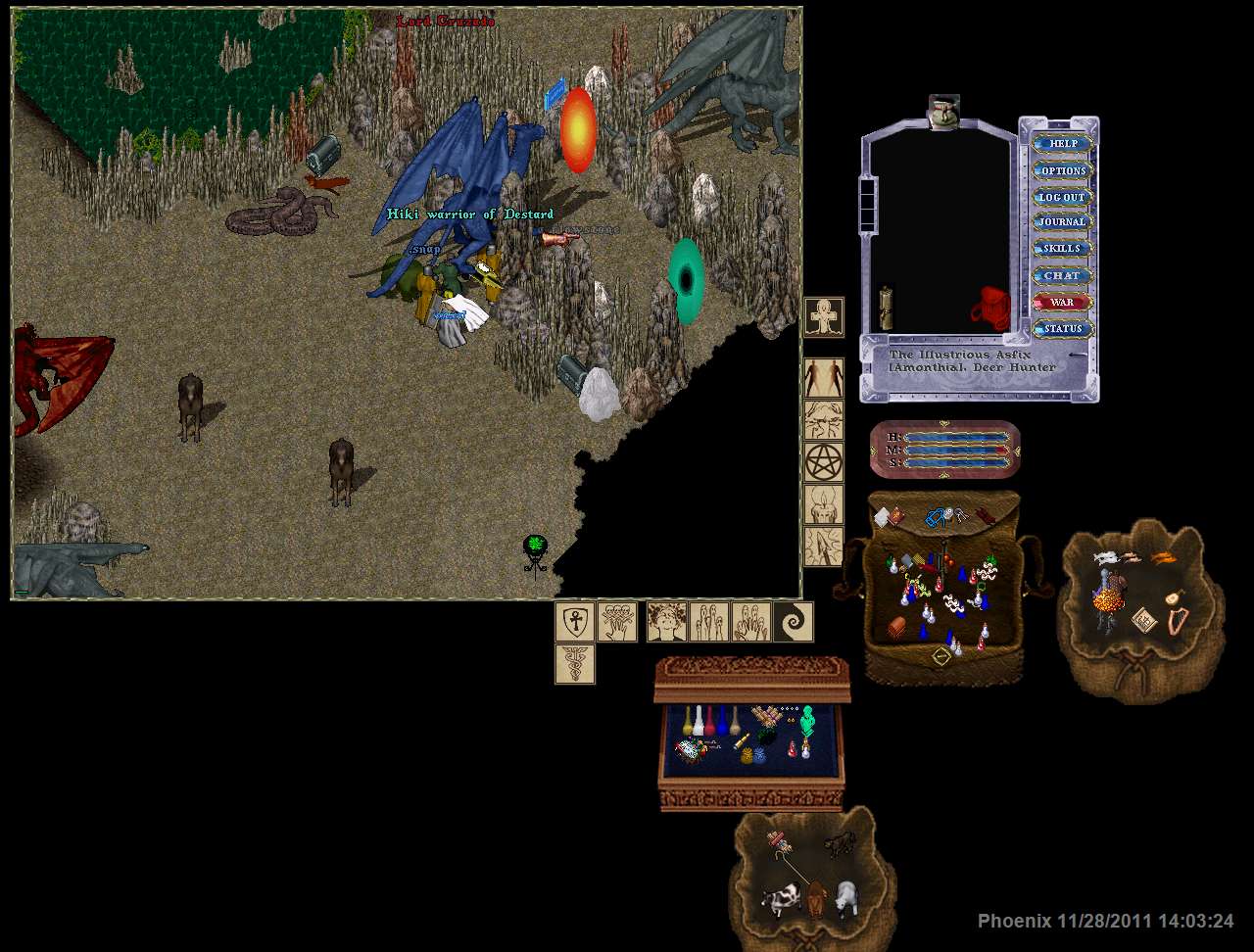The height and width of the screenshot is (952, 1254).
Task: Click the harp in the pouch
Action: point(1177,617)
